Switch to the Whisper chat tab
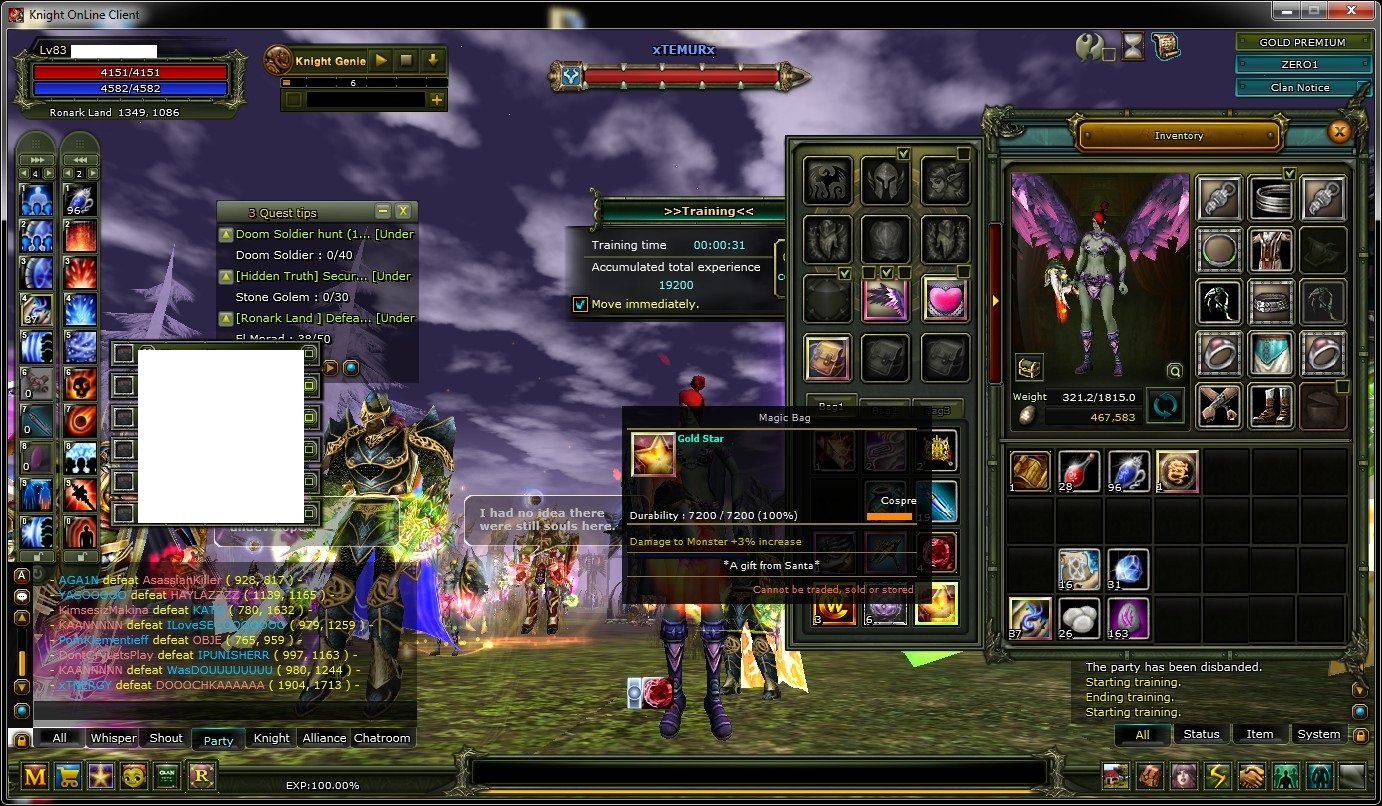Image resolution: width=1382 pixels, height=806 pixels. [x=113, y=738]
